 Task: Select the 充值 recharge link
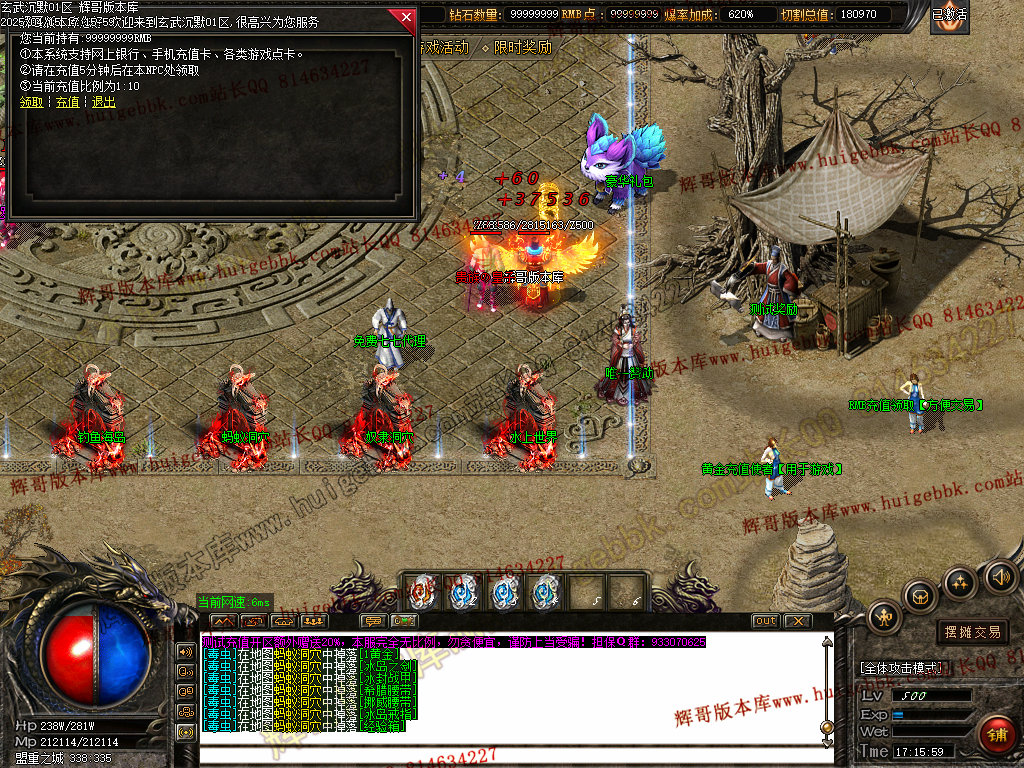[67, 102]
